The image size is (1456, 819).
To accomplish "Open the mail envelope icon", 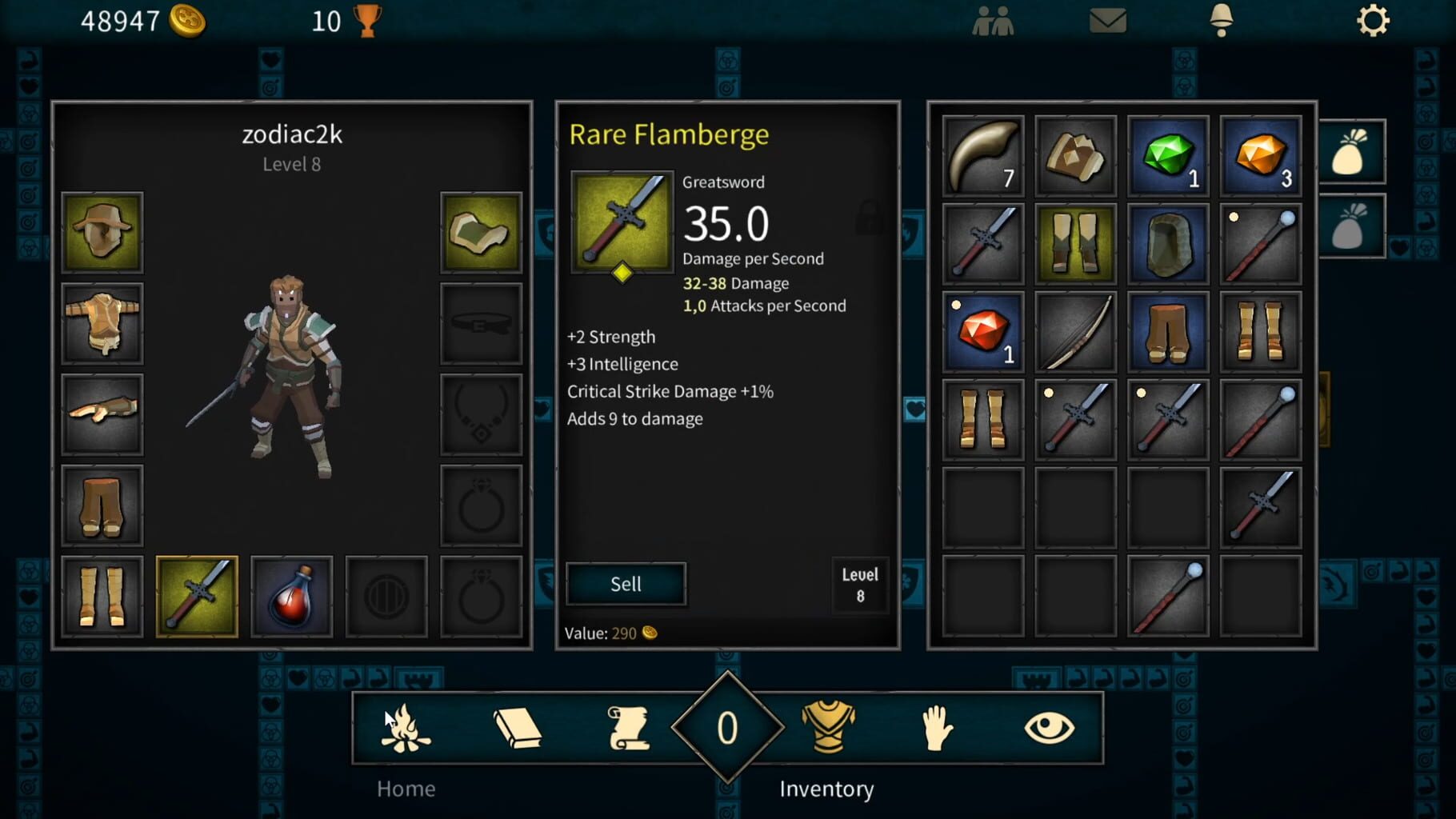I will (1106, 21).
